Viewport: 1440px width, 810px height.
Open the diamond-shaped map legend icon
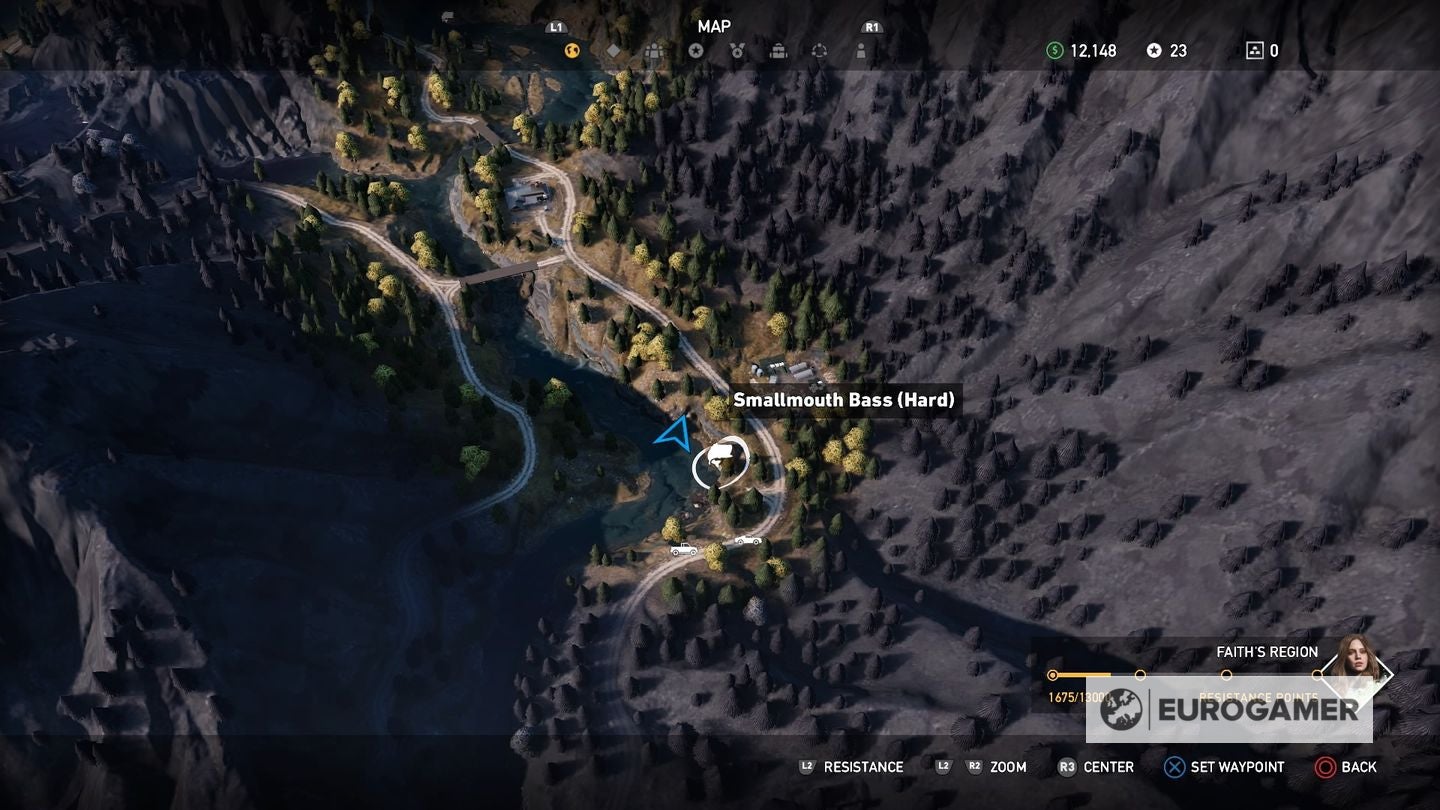(x=614, y=50)
